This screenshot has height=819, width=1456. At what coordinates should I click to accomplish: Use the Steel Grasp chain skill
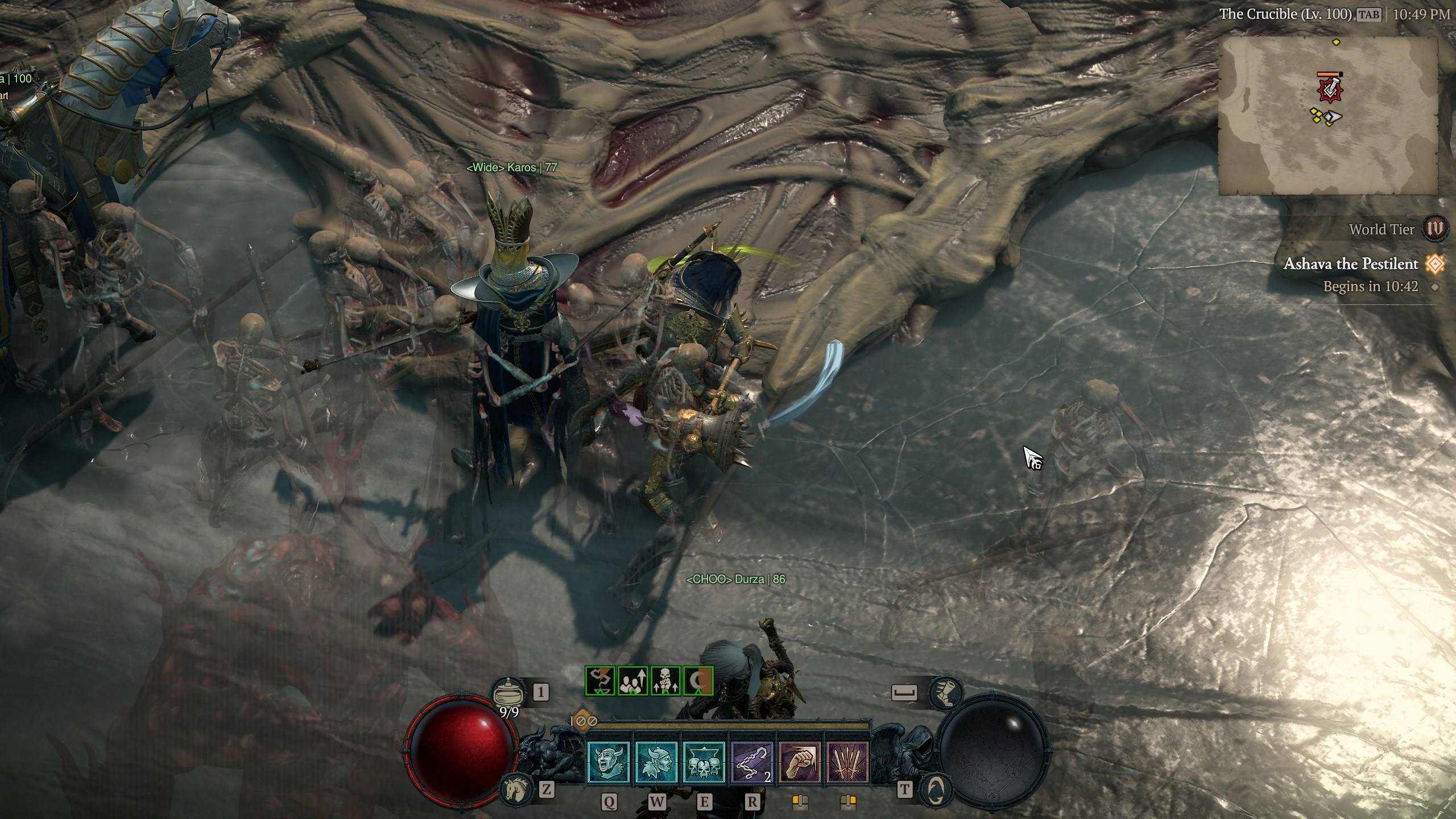pos(751,762)
